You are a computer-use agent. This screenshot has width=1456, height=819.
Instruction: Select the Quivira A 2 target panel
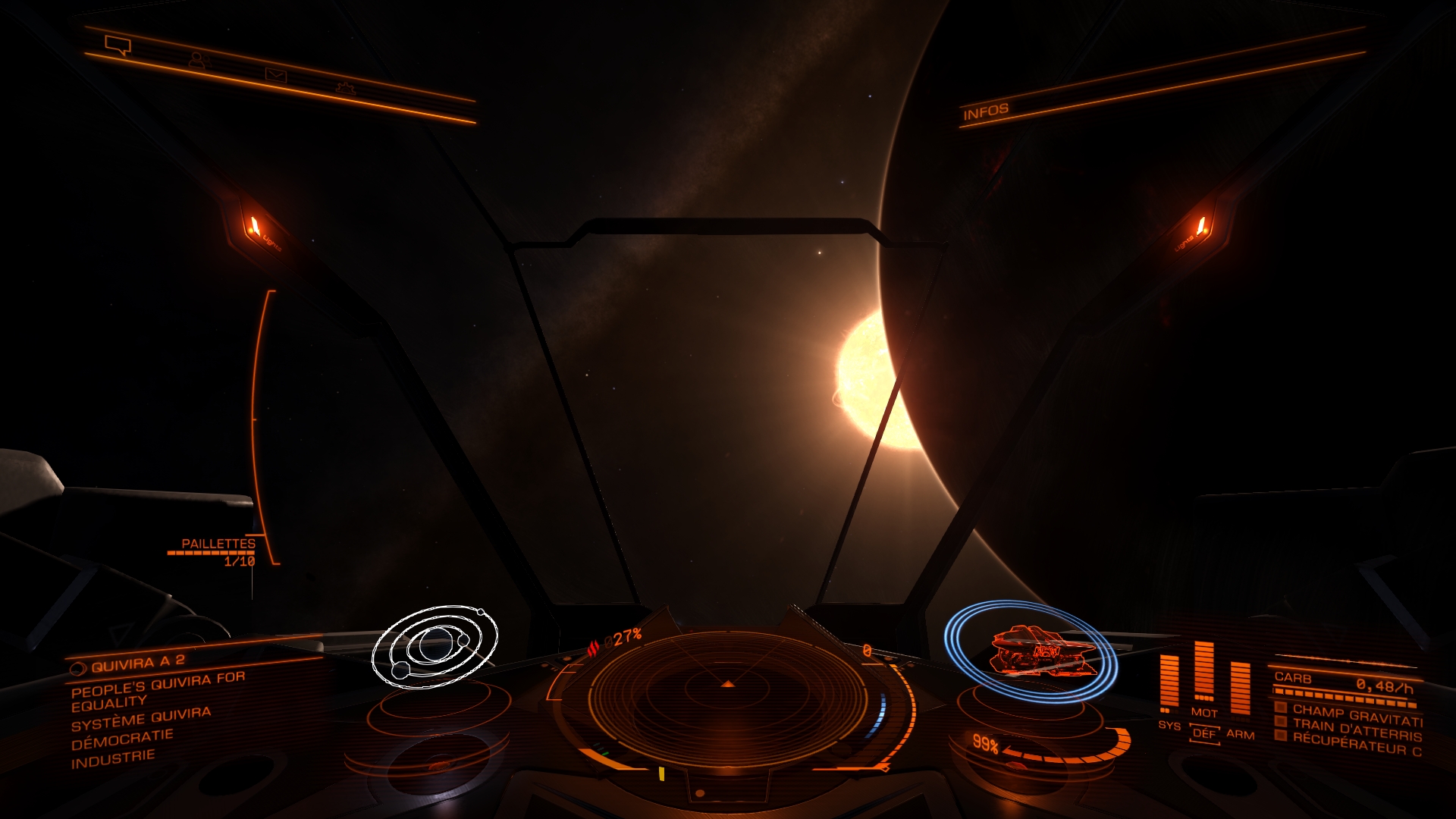[x=137, y=664]
